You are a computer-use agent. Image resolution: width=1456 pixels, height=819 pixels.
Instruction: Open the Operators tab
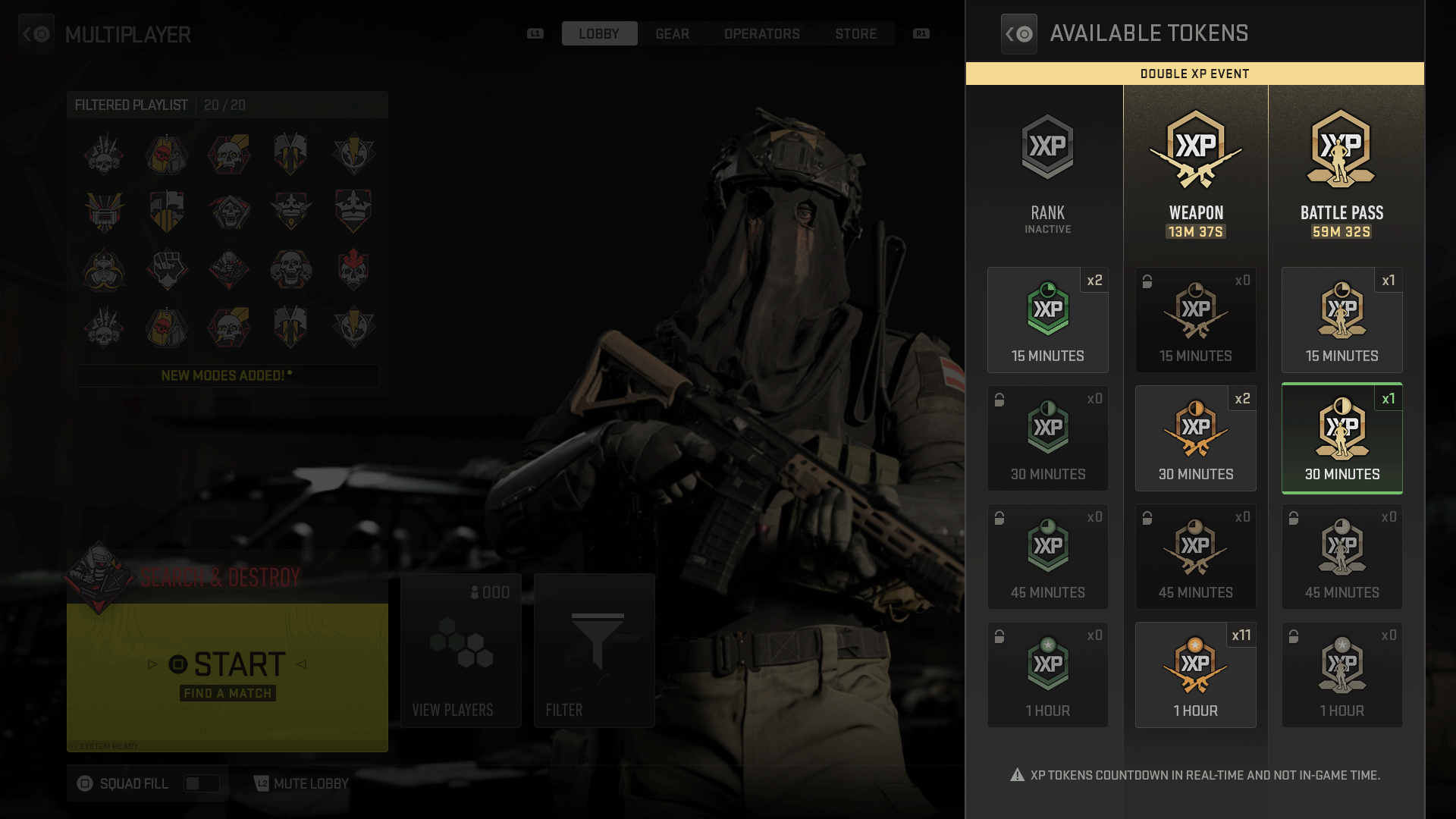[761, 34]
